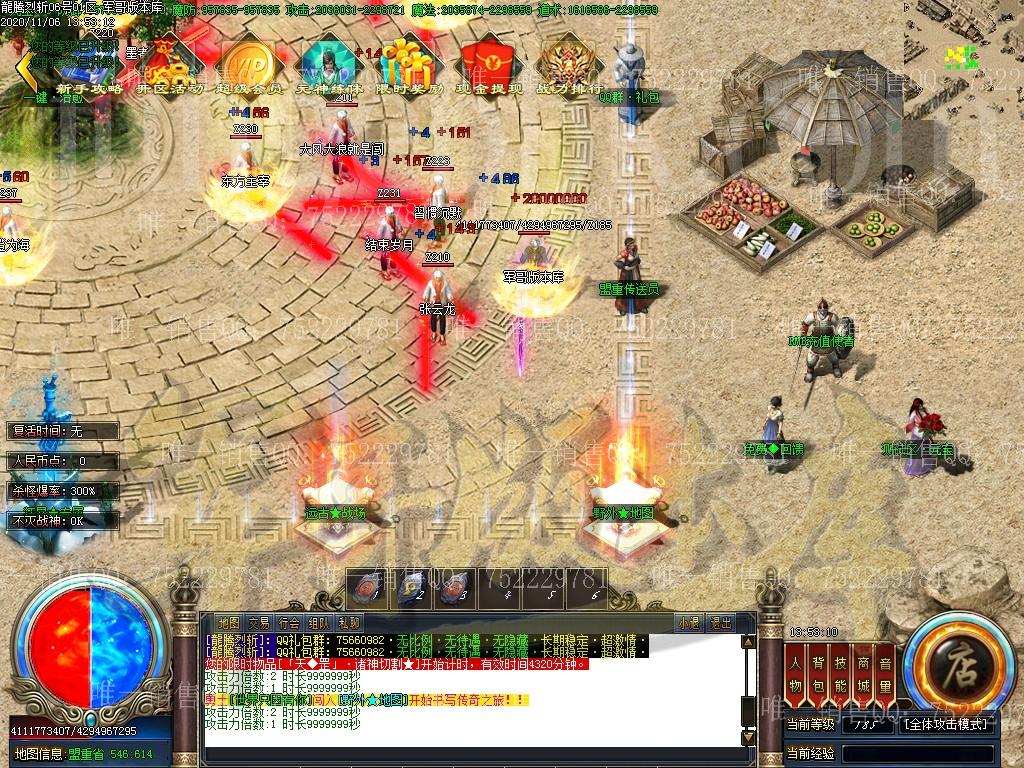Switch chat to the 交易 tab
Screen dimensions: 1024x768
coord(259,622)
